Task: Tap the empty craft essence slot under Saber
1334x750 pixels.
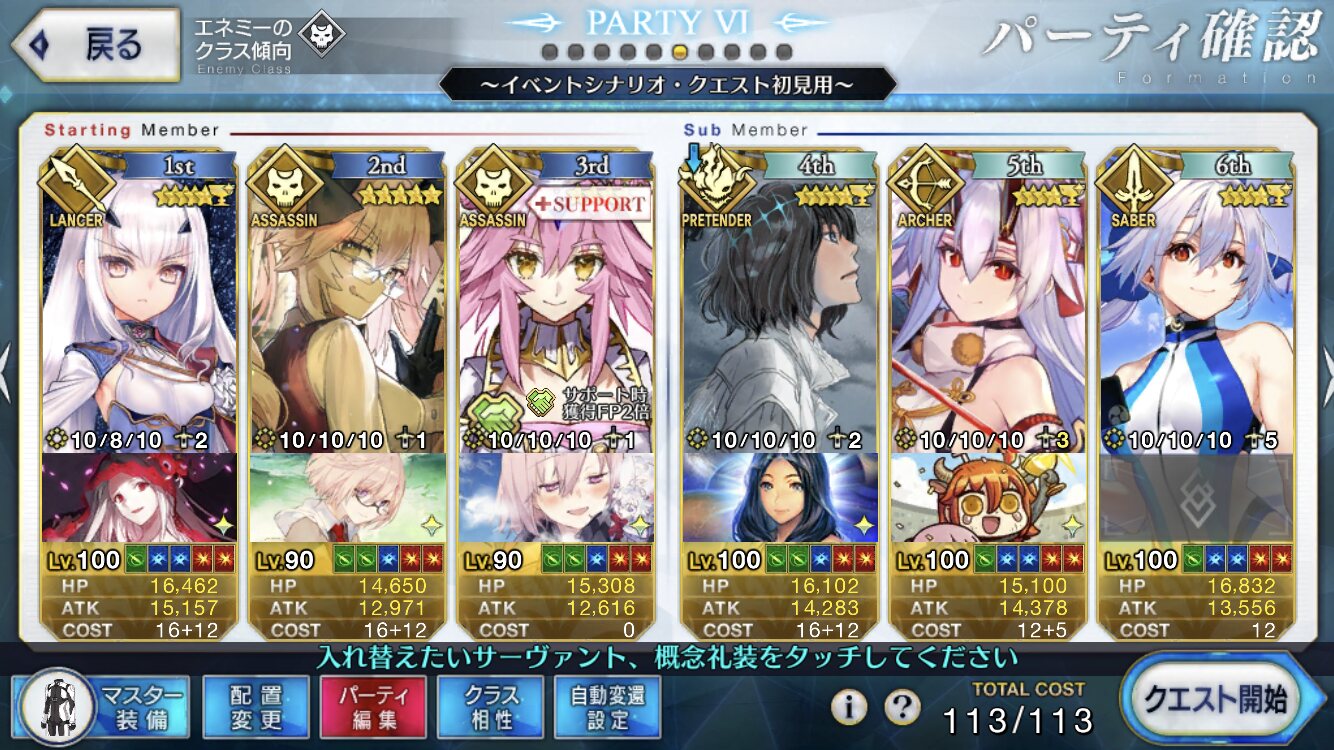Action: (x=1196, y=497)
